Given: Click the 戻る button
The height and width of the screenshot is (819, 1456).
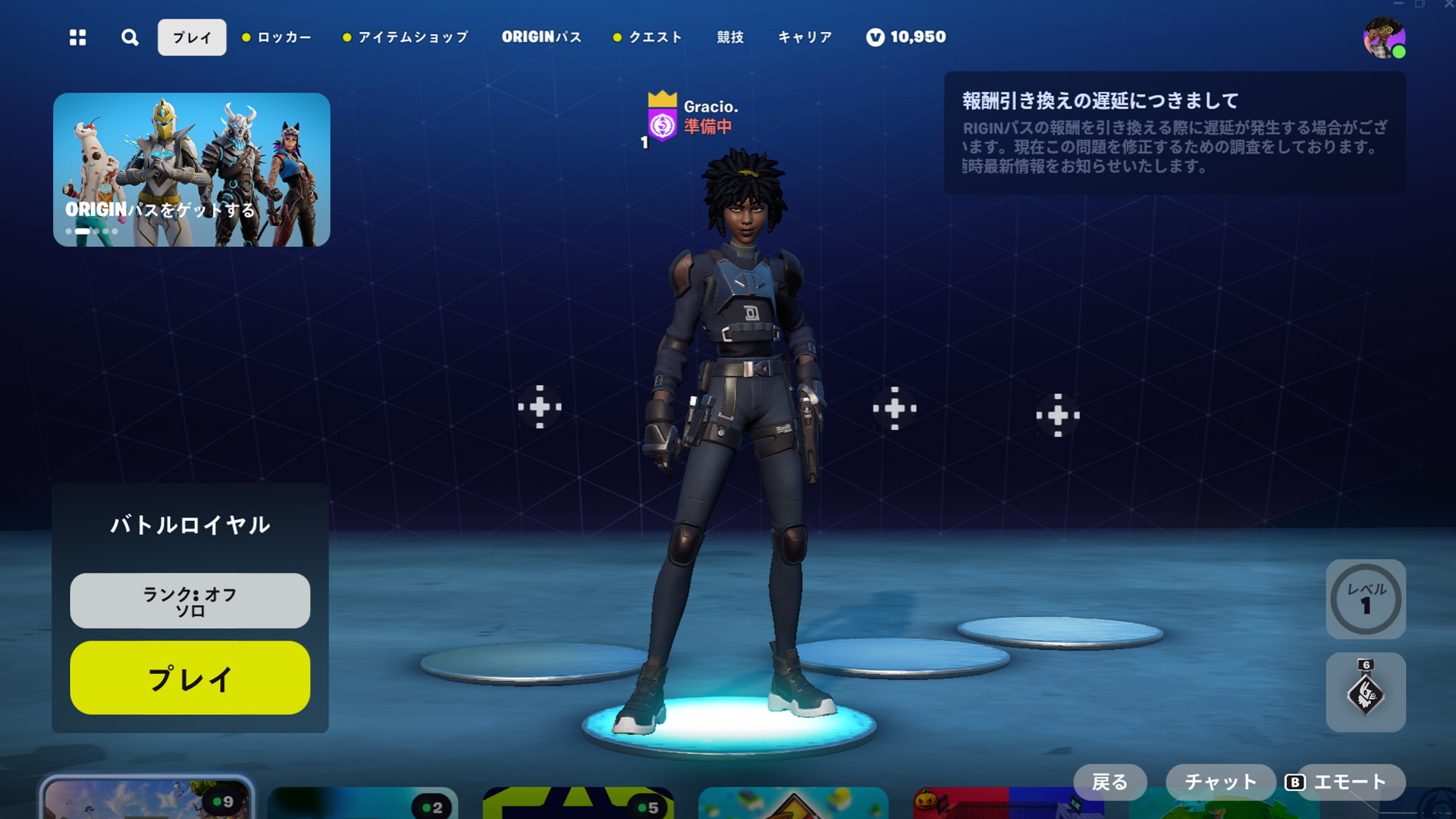Looking at the screenshot, I should click(1110, 781).
